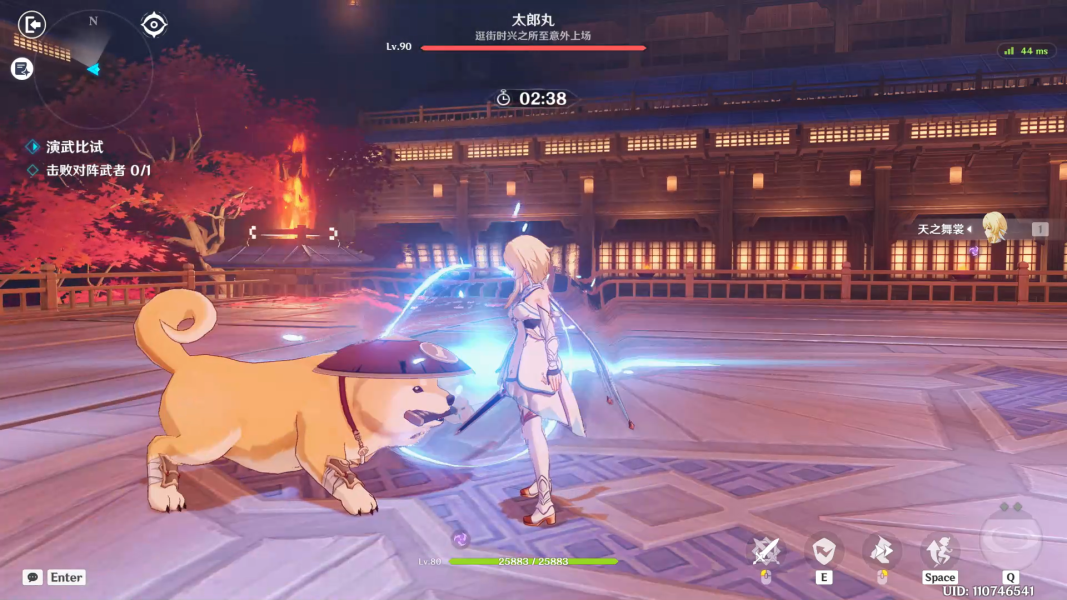The image size is (1067, 600).
Task: Select the 天之舞裳 party character portrait
Action: [993, 228]
